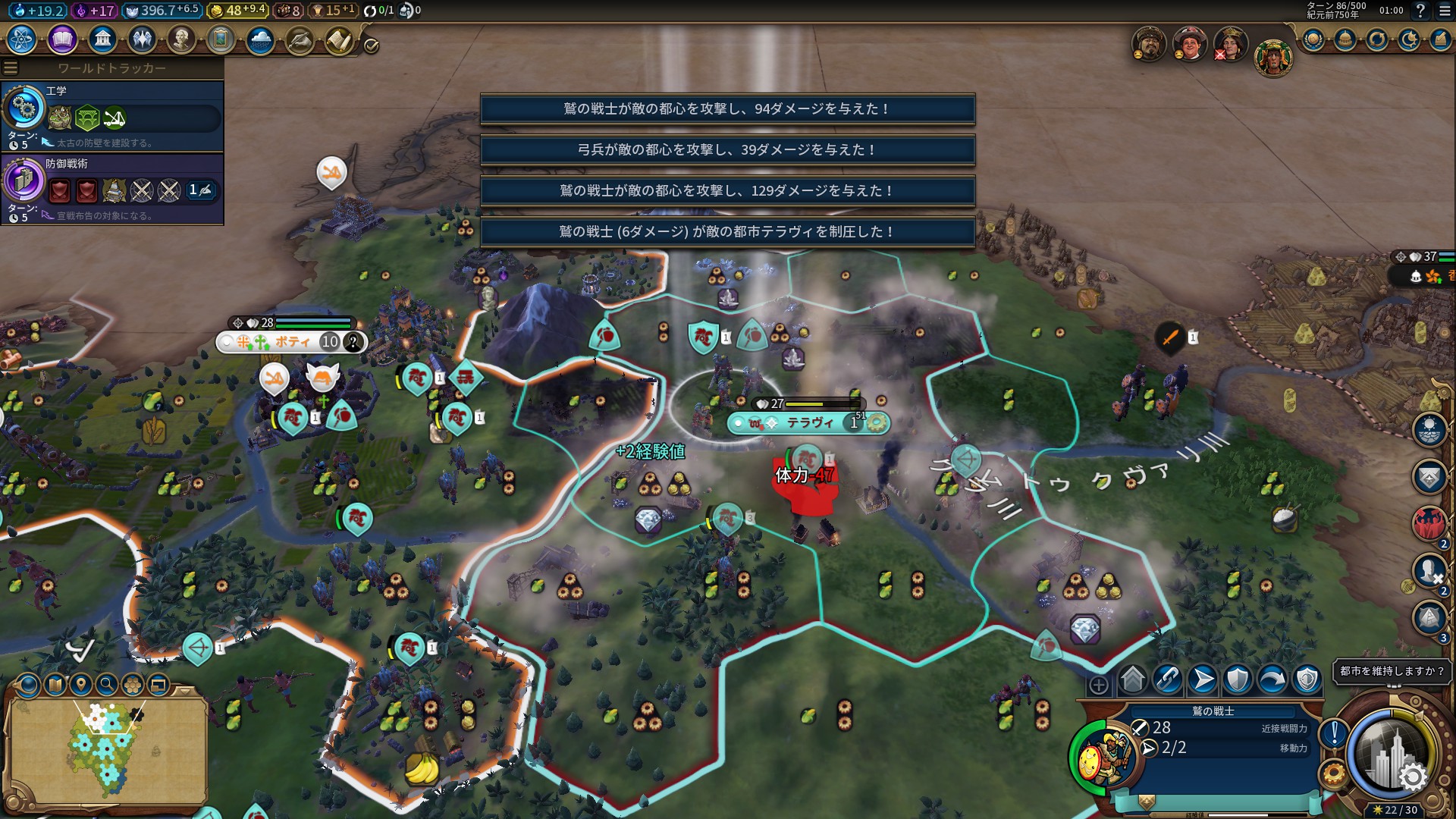The image size is (1456, 819).
Task: Open the great people bust icon
Action: (x=181, y=39)
